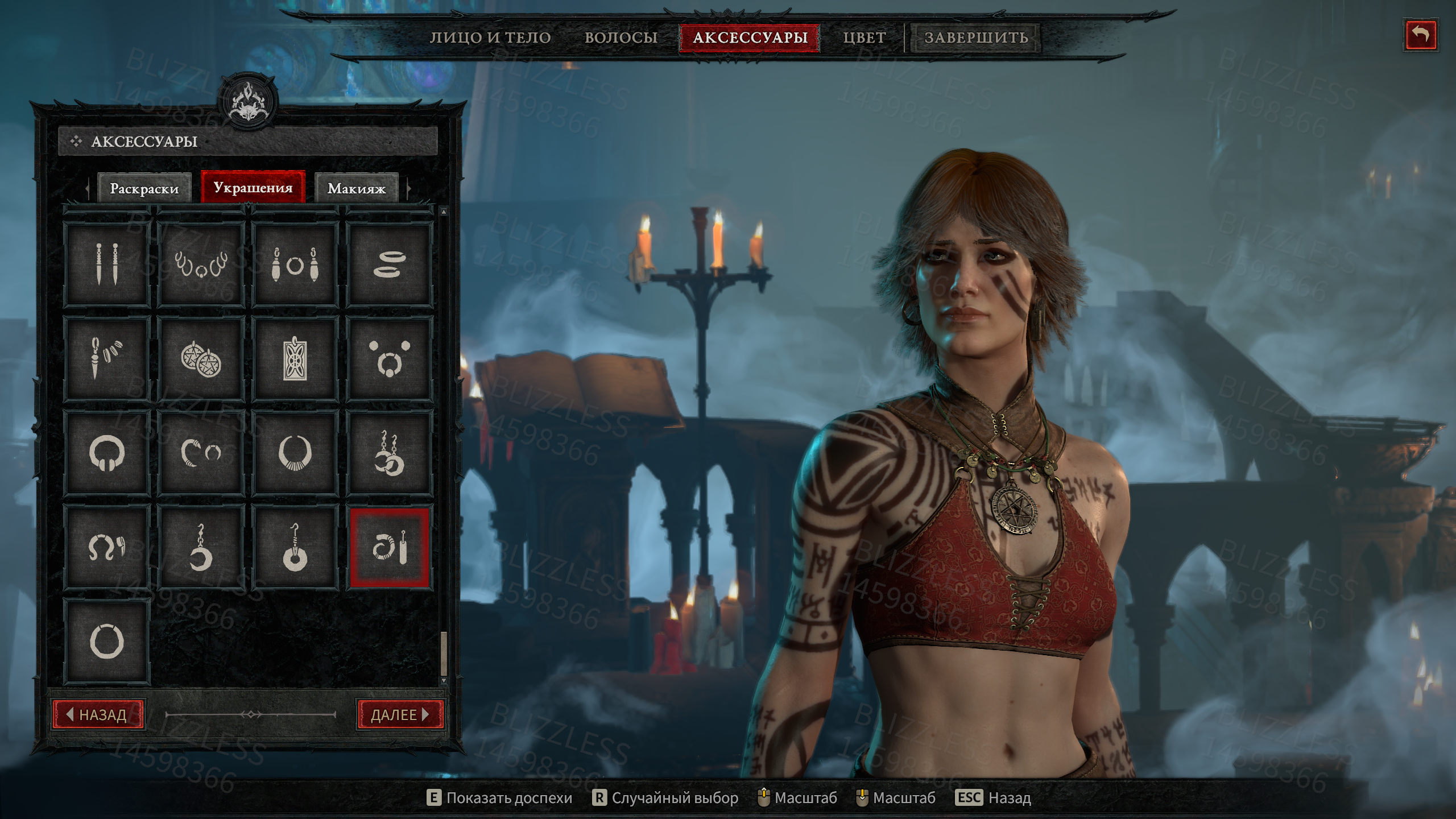Image resolution: width=1456 pixels, height=819 pixels.
Task: Switch to the Раскраски tab
Action: 144,188
